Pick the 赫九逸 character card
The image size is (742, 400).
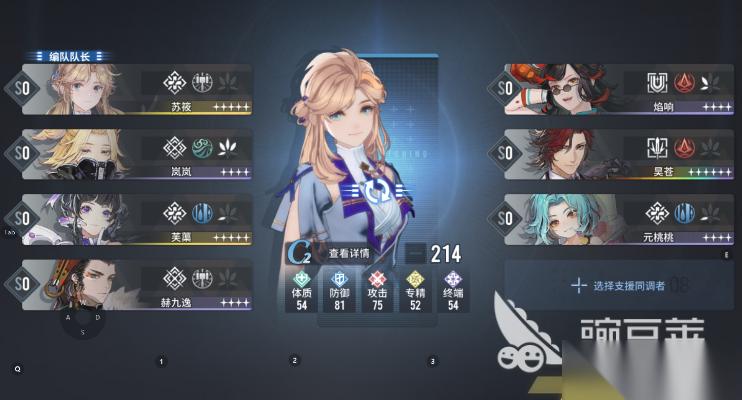135,283
